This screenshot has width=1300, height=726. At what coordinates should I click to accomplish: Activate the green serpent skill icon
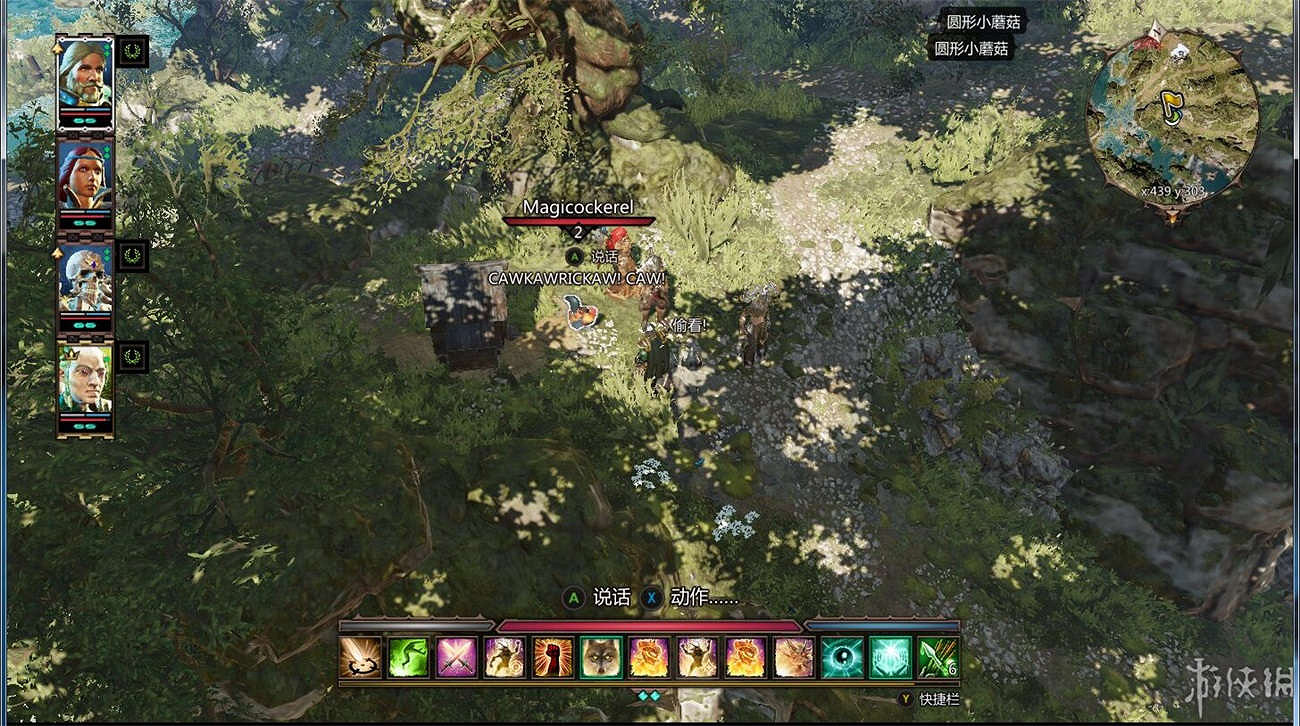408,658
